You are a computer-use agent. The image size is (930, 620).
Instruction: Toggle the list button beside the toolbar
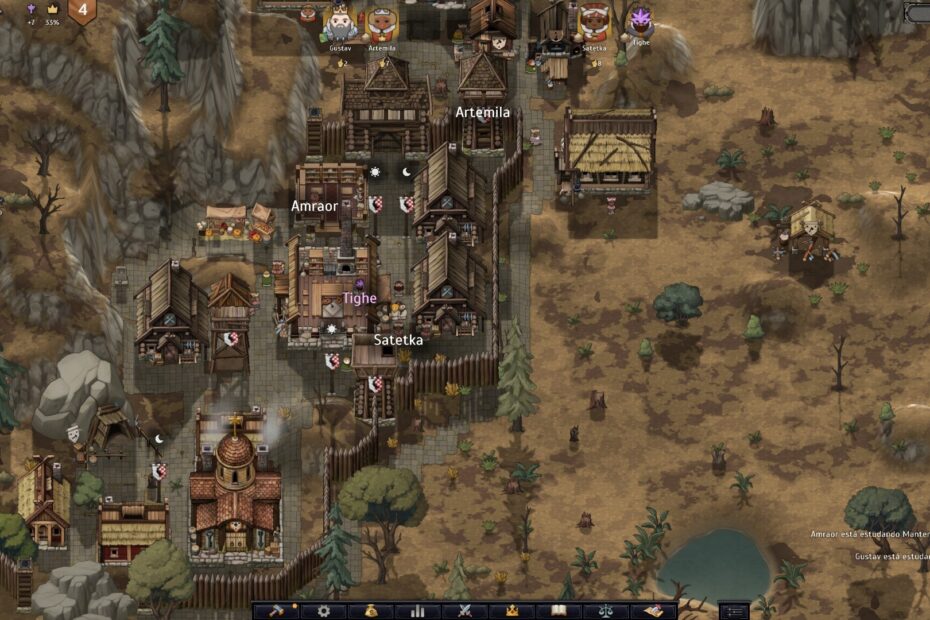[x=734, y=610]
